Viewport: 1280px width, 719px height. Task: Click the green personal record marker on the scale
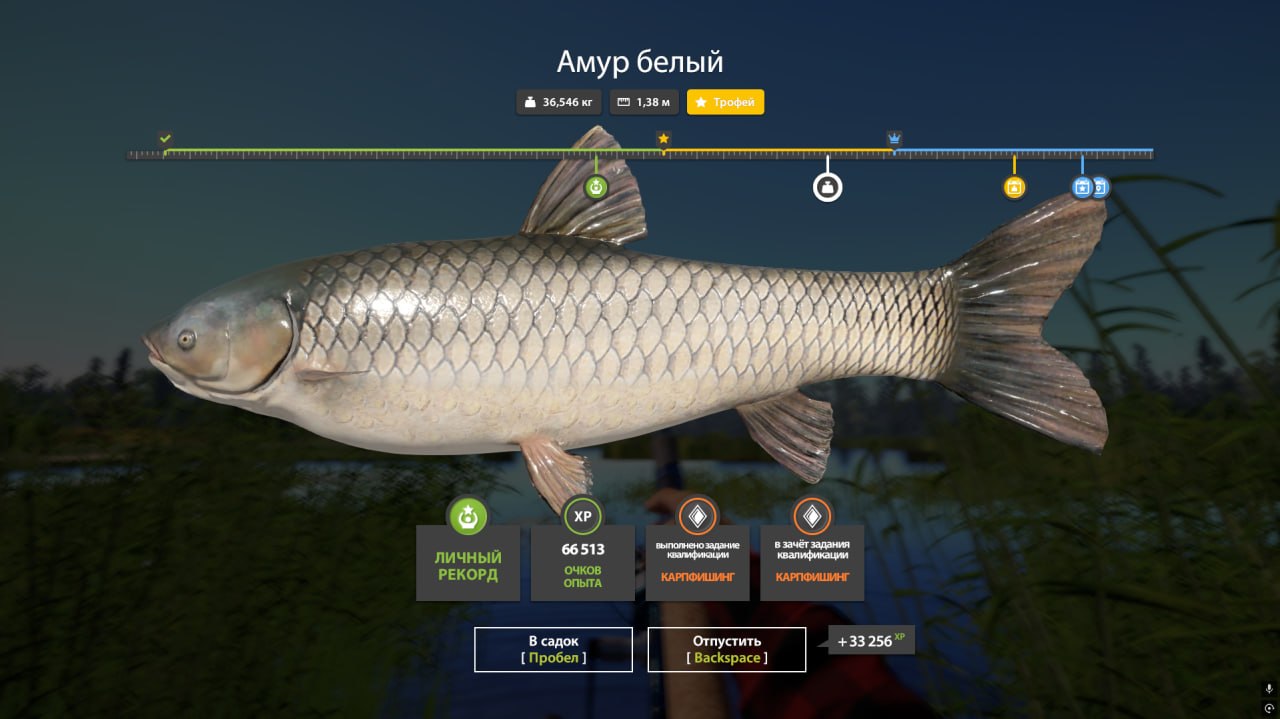point(596,186)
